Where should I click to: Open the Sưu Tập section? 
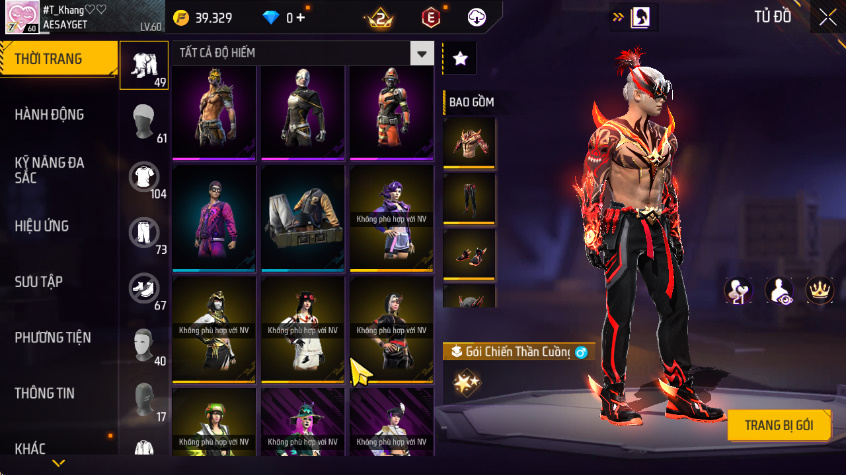(x=39, y=282)
